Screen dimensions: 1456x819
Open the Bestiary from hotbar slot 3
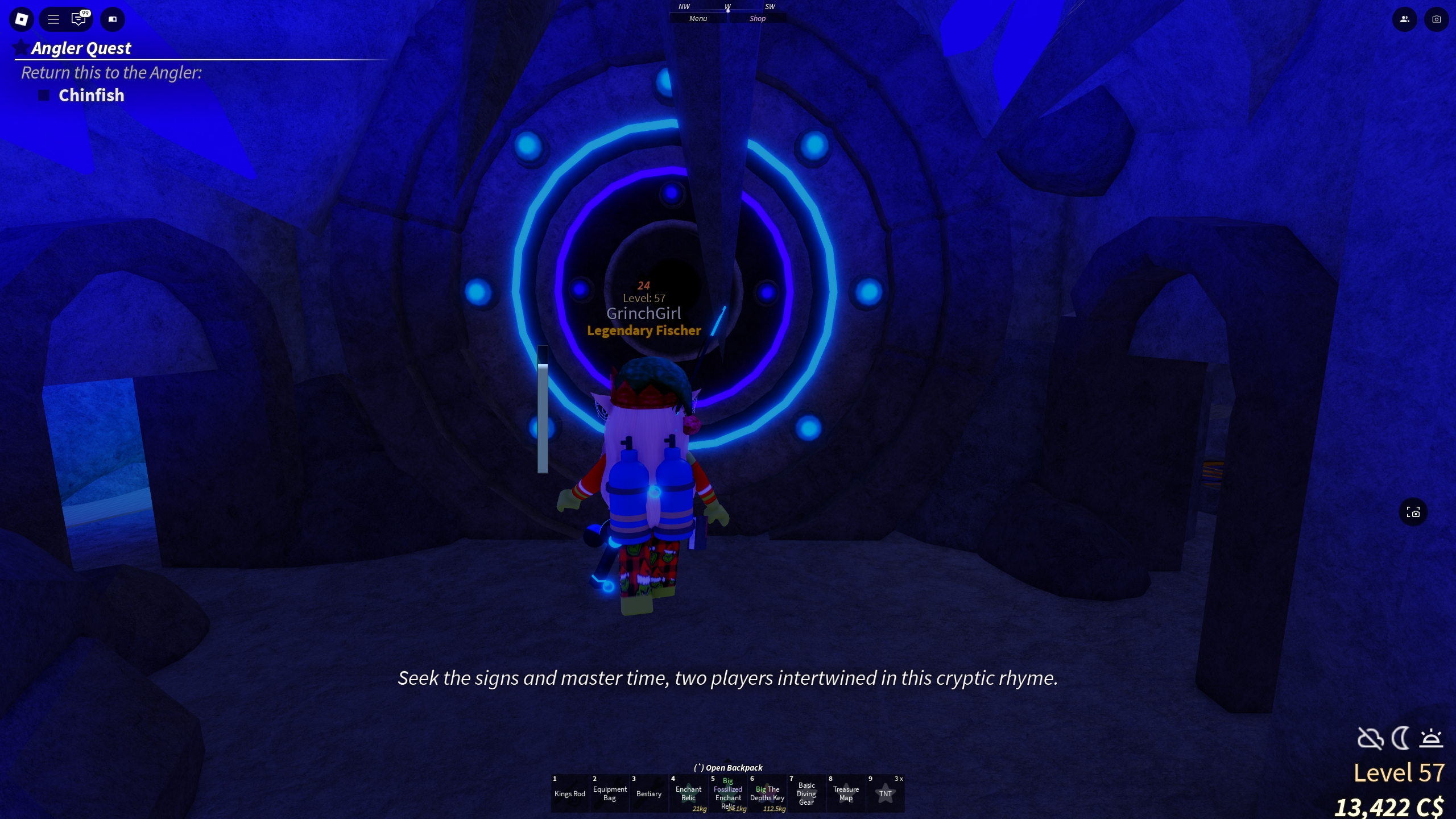[x=649, y=793]
